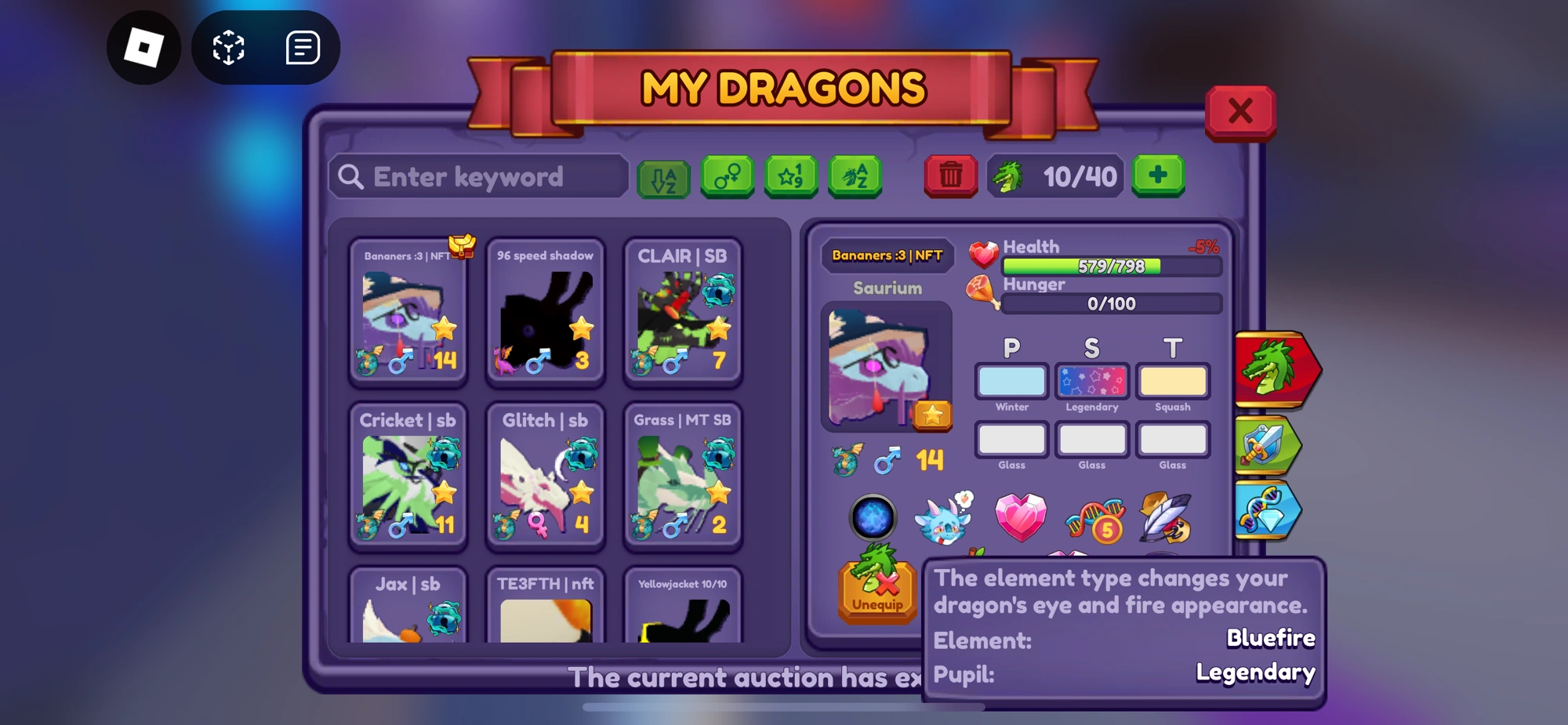Expand the Legendary pupil pattern slot
The height and width of the screenshot is (725, 1568).
(x=1091, y=382)
